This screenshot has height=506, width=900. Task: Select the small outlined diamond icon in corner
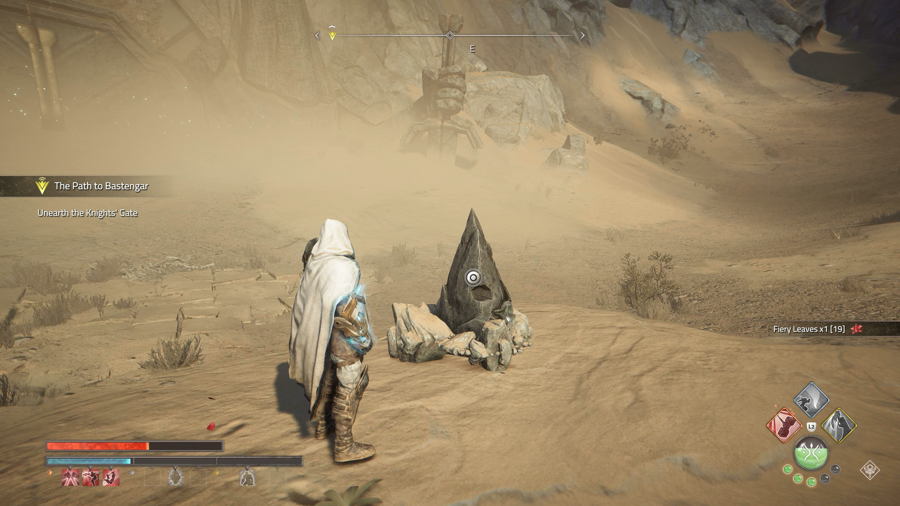pos(870,469)
